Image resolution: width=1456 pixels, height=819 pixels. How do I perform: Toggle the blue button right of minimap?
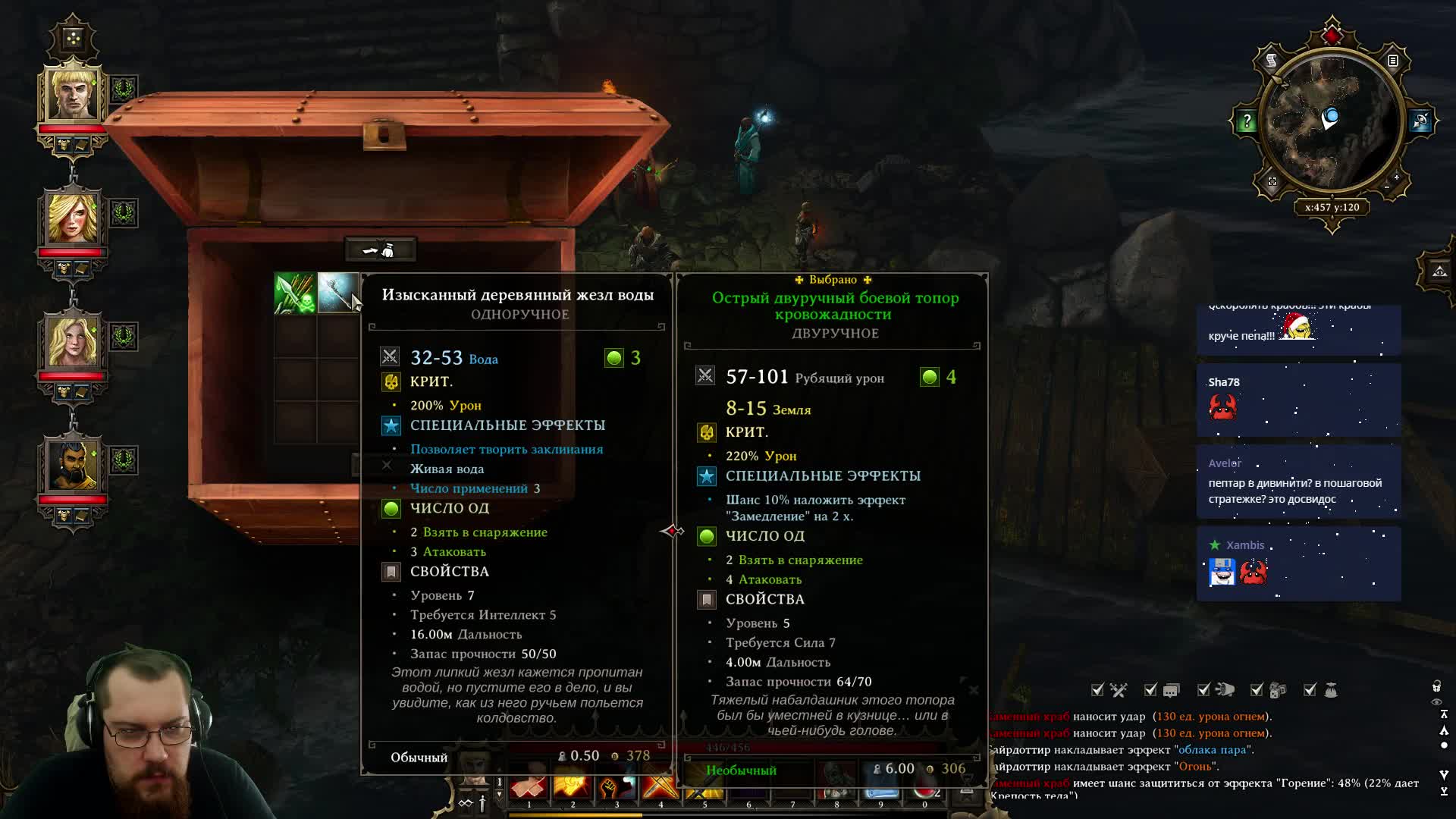click(x=1420, y=121)
